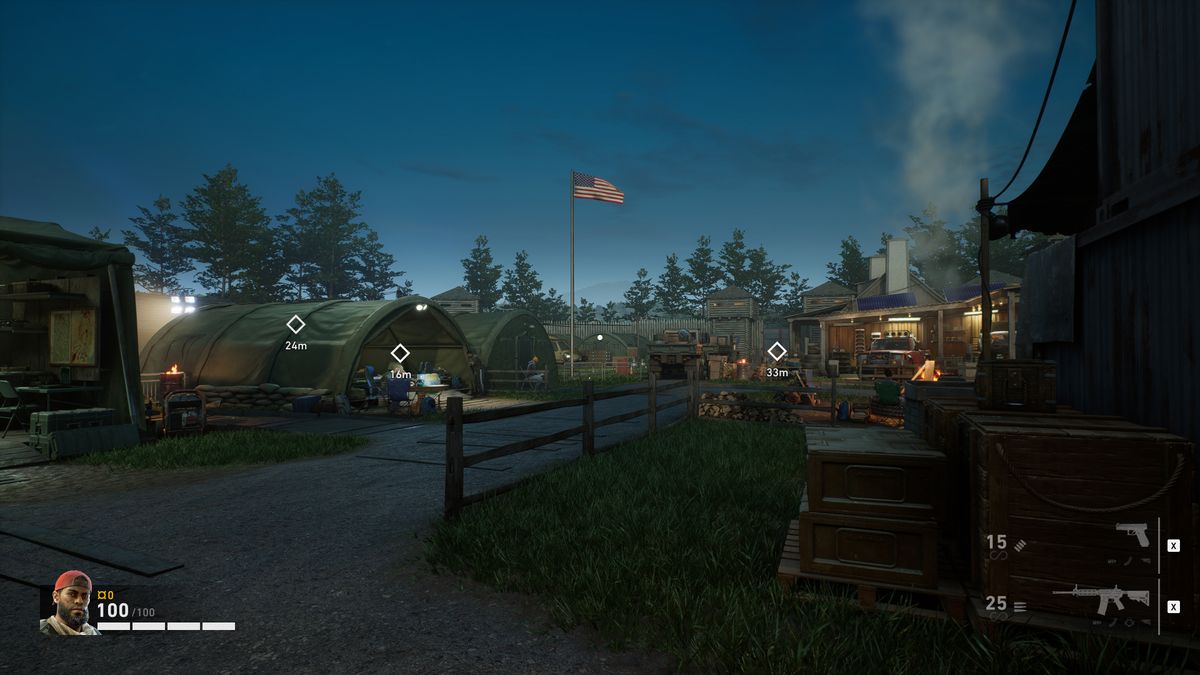Select the pistol sidearm icon
The height and width of the screenshot is (675, 1200).
1133,534
